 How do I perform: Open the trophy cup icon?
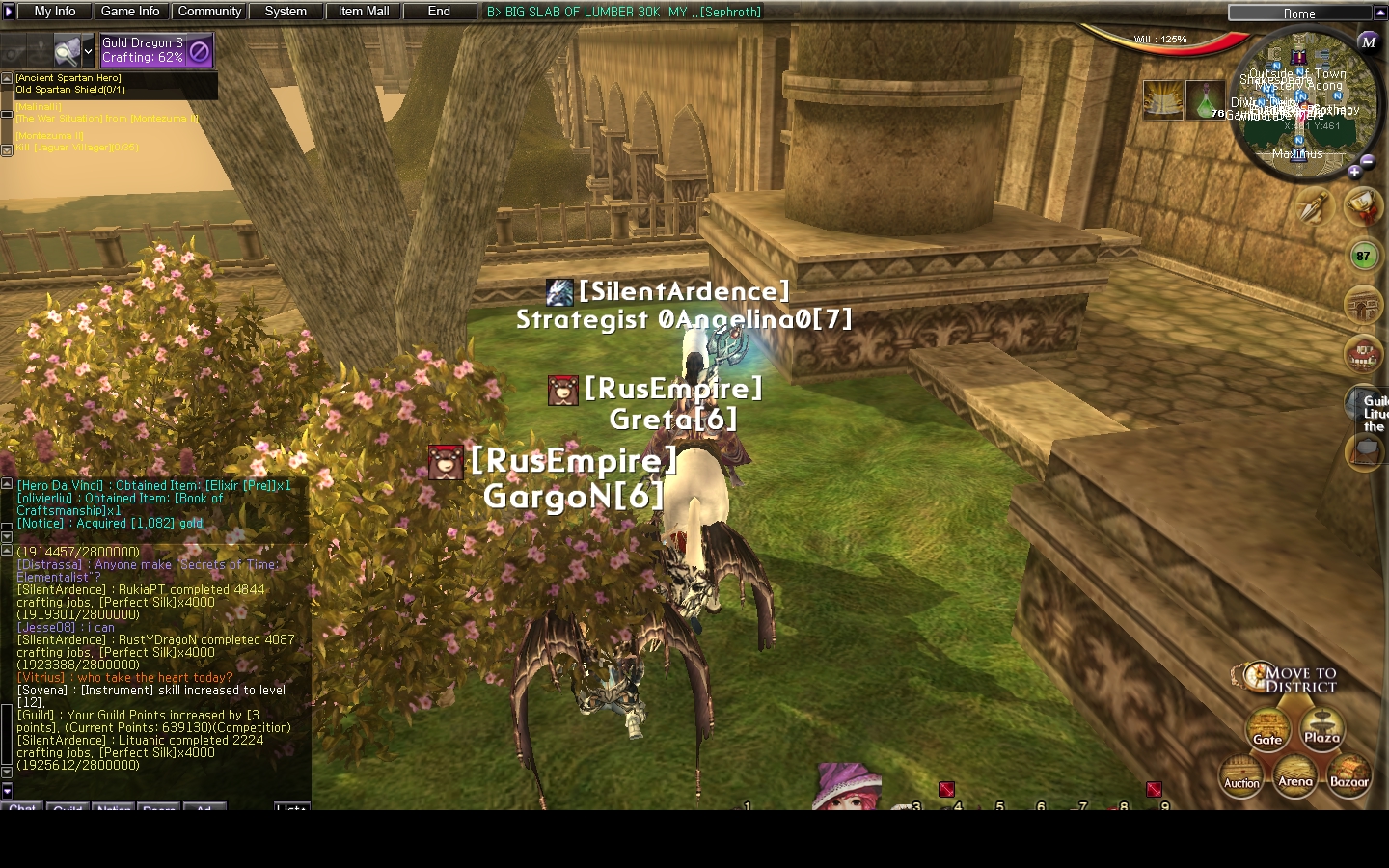[x=1362, y=204]
